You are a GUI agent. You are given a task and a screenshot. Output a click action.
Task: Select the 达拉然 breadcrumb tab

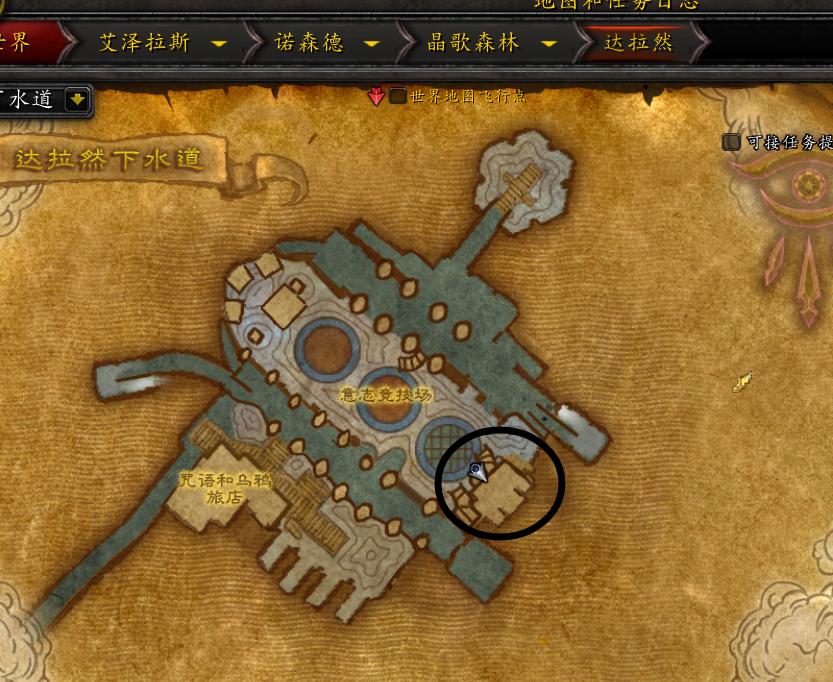click(638, 43)
